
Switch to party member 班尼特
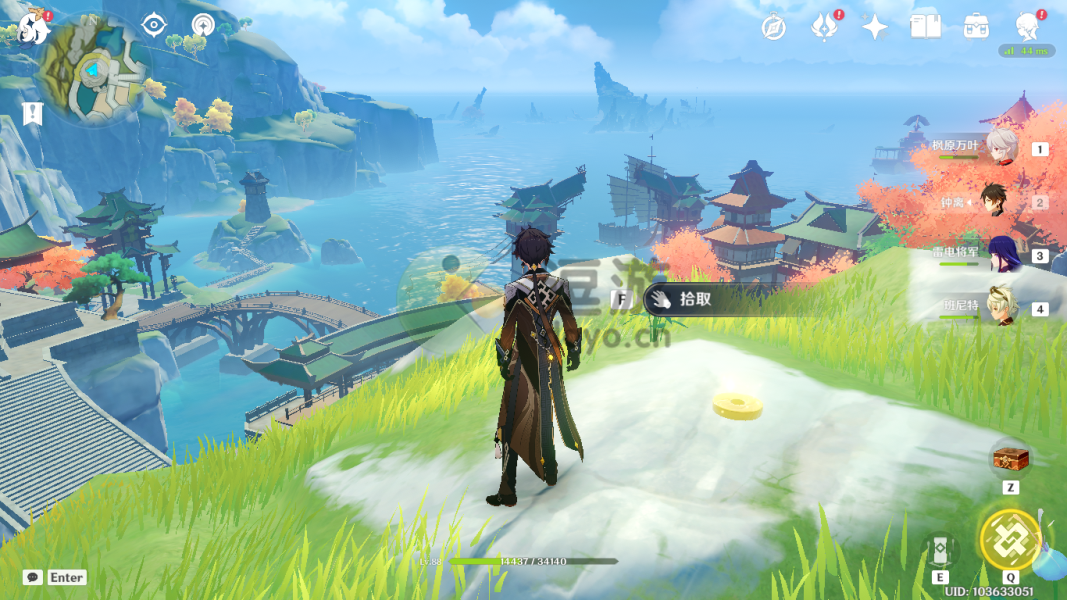(x=1001, y=307)
